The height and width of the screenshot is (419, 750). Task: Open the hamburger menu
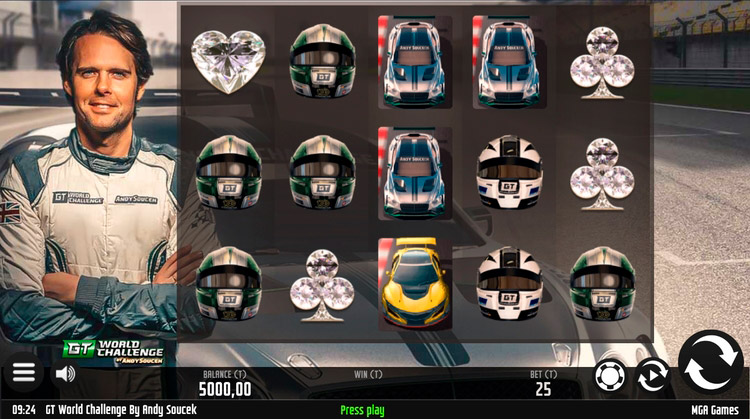coord(24,373)
